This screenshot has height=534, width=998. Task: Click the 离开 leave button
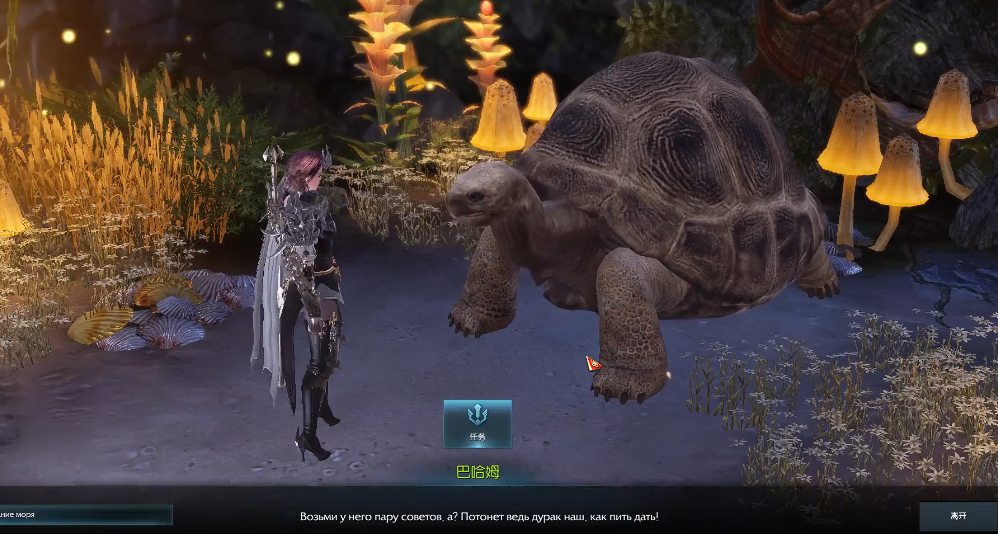point(958,516)
